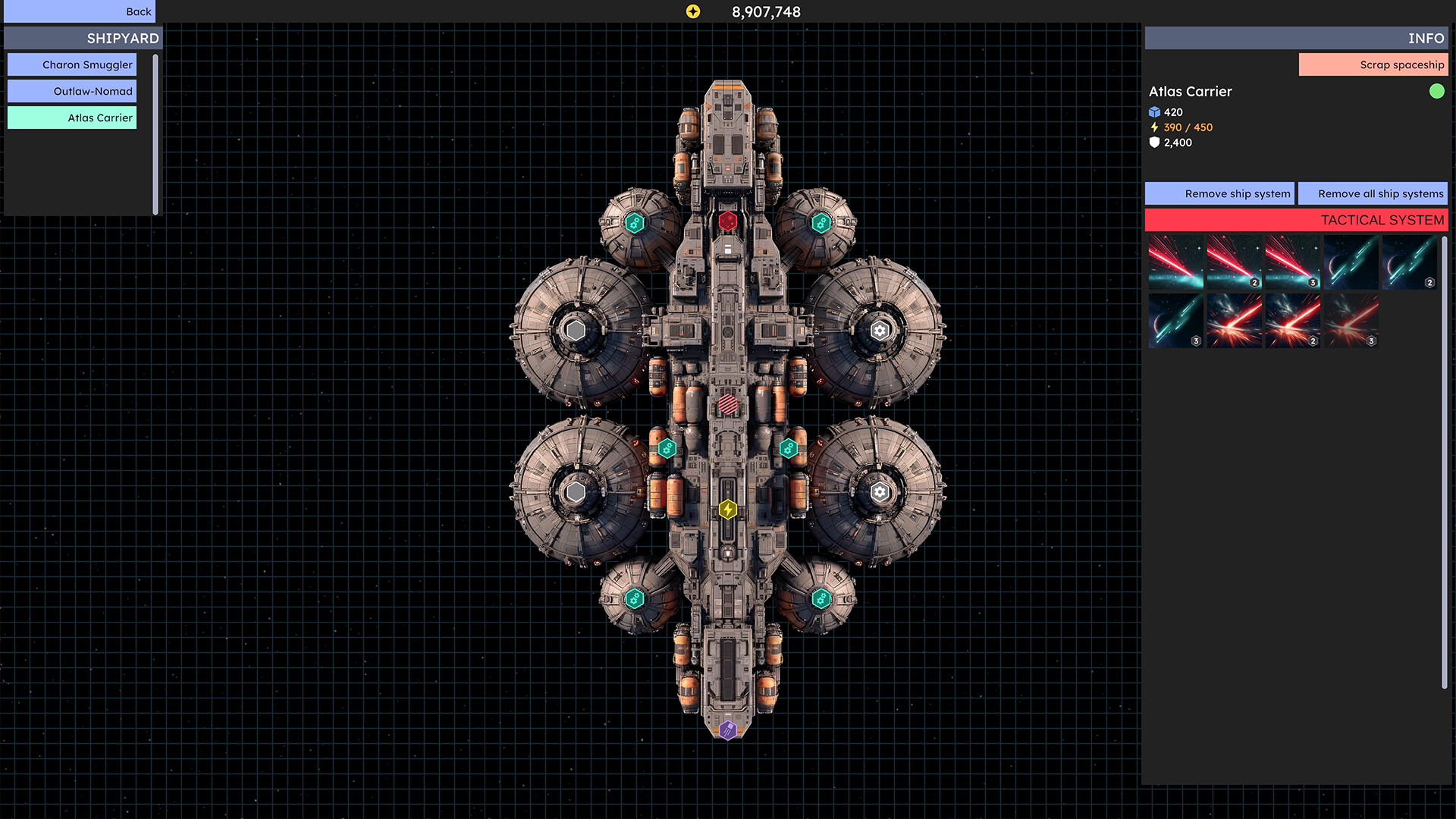Select the red hexagon slot near the ship's bow
1456x819 pixels.
[729, 221]
